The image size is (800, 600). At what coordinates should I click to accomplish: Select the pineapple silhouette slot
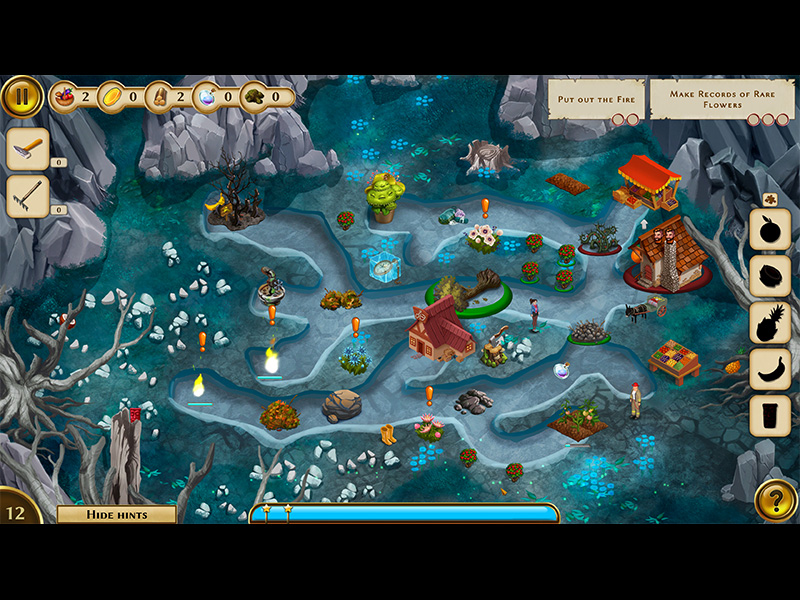[x=770, y=322]
